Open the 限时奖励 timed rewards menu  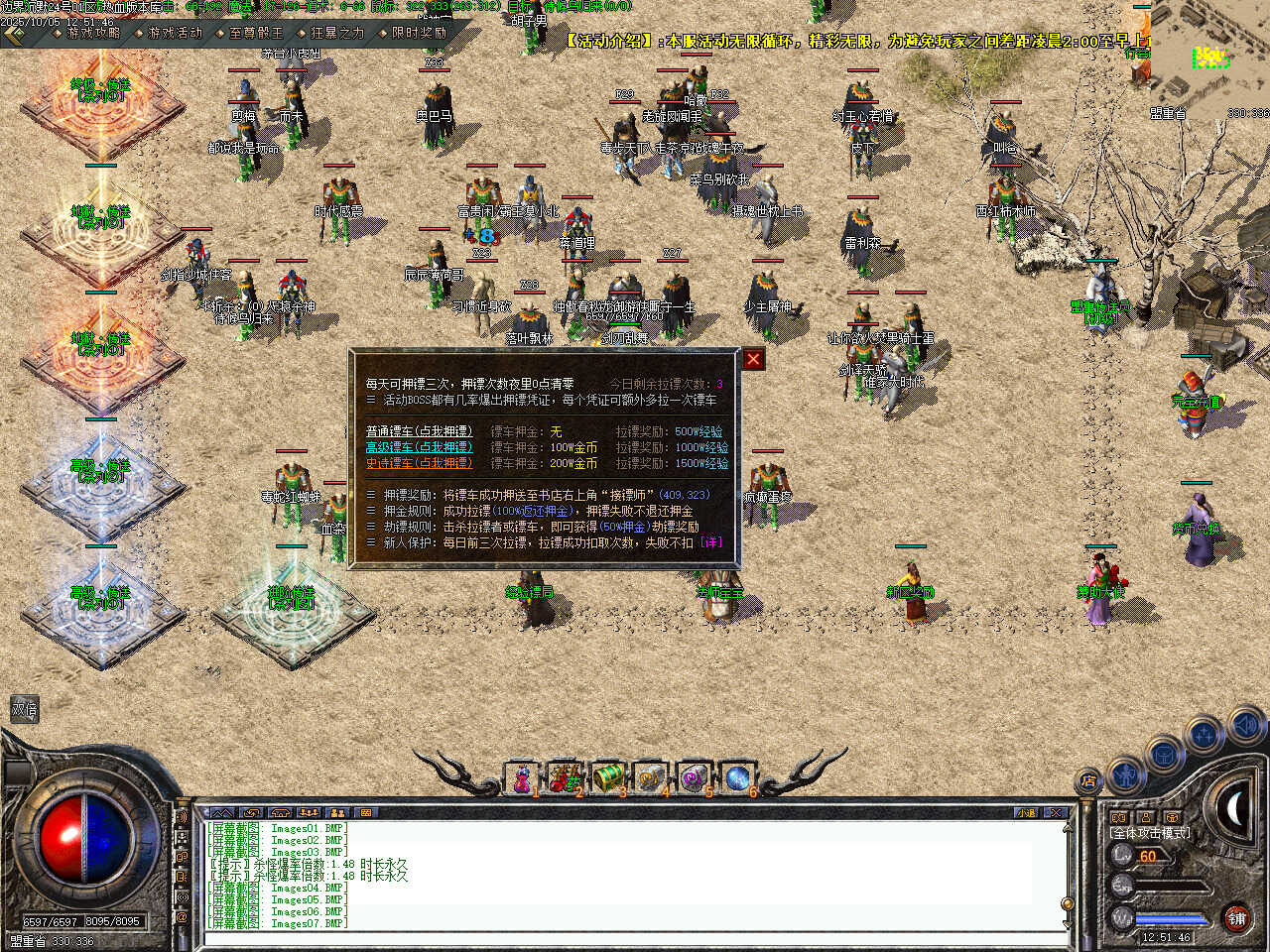tap(419, 32)
